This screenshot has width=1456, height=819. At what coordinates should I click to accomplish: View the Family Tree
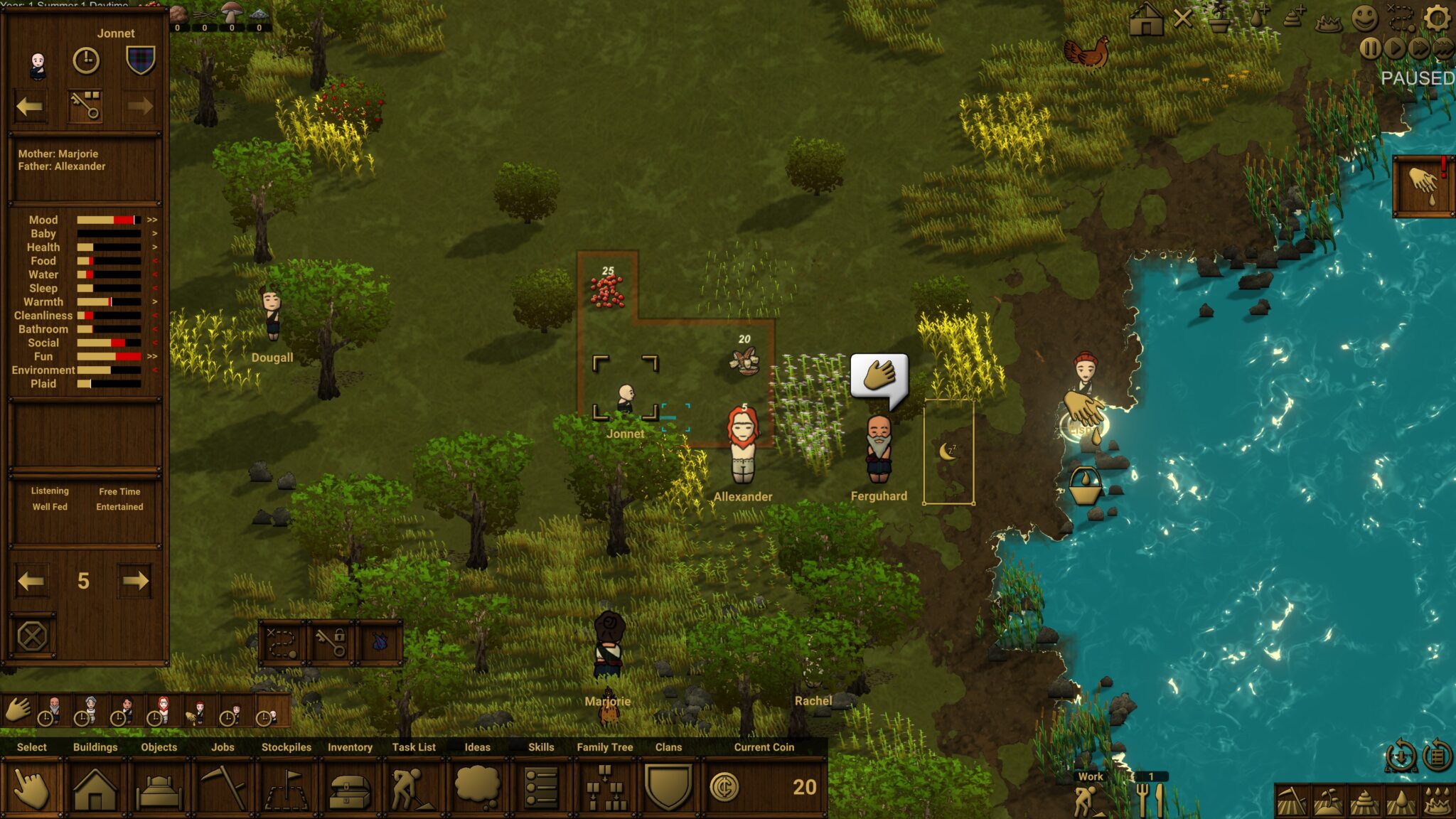pos(604,788)
